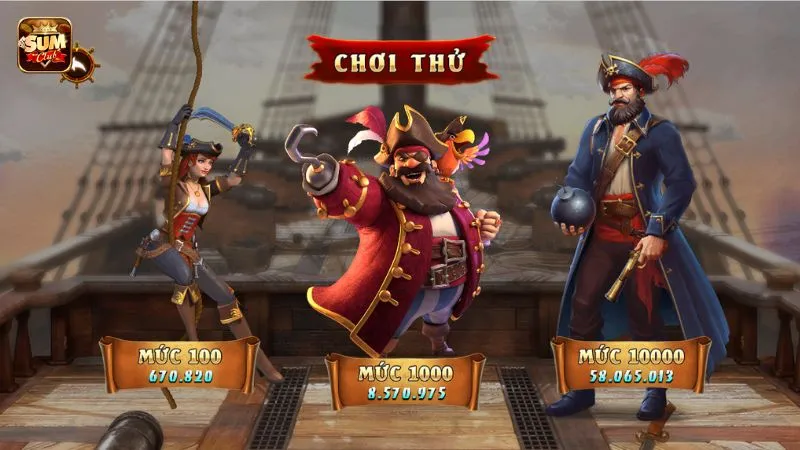Image resolution: width=800 pixels, height=450 pixels.
Task: Choose the Mức 100 bet level
Action: coord(180,364)
